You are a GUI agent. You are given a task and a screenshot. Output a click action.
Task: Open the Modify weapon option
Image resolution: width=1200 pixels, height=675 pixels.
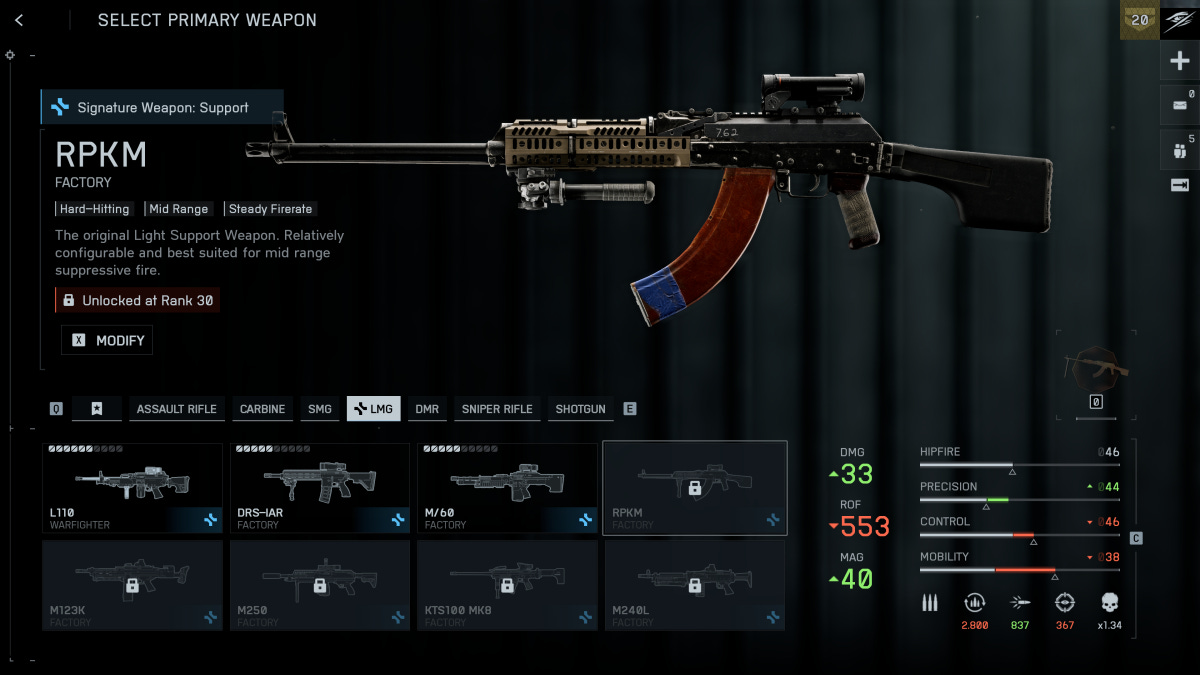[x=107, y=341]
